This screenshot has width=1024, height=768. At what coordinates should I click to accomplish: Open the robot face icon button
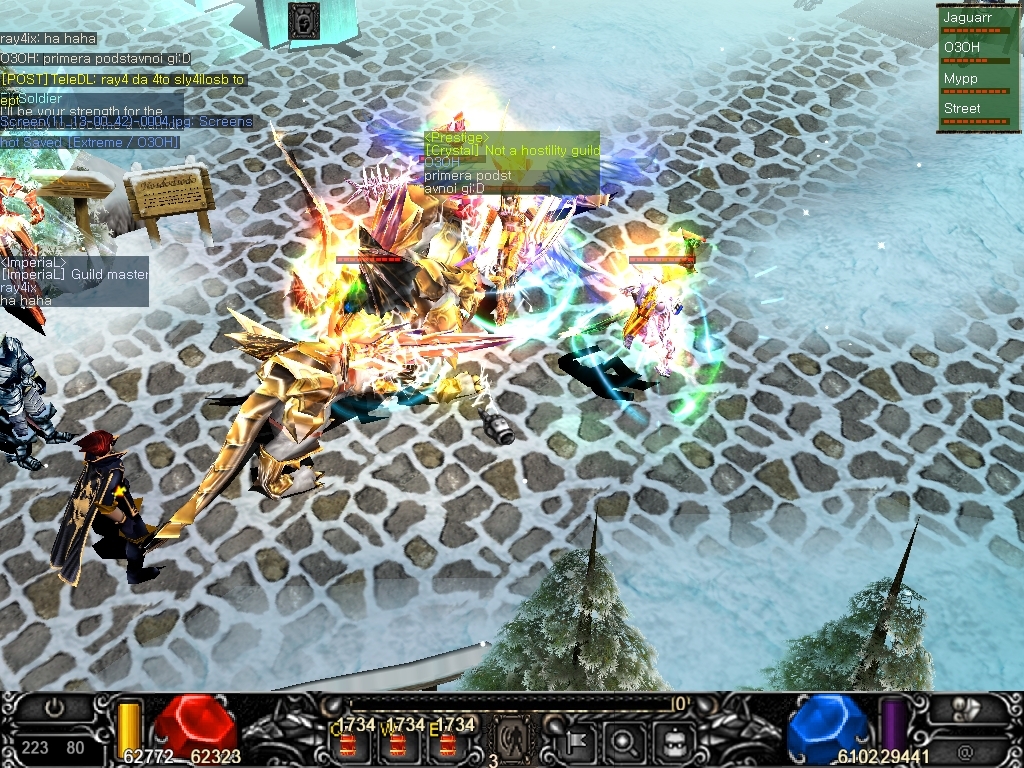pyautogui.click(x=674, y=742)
